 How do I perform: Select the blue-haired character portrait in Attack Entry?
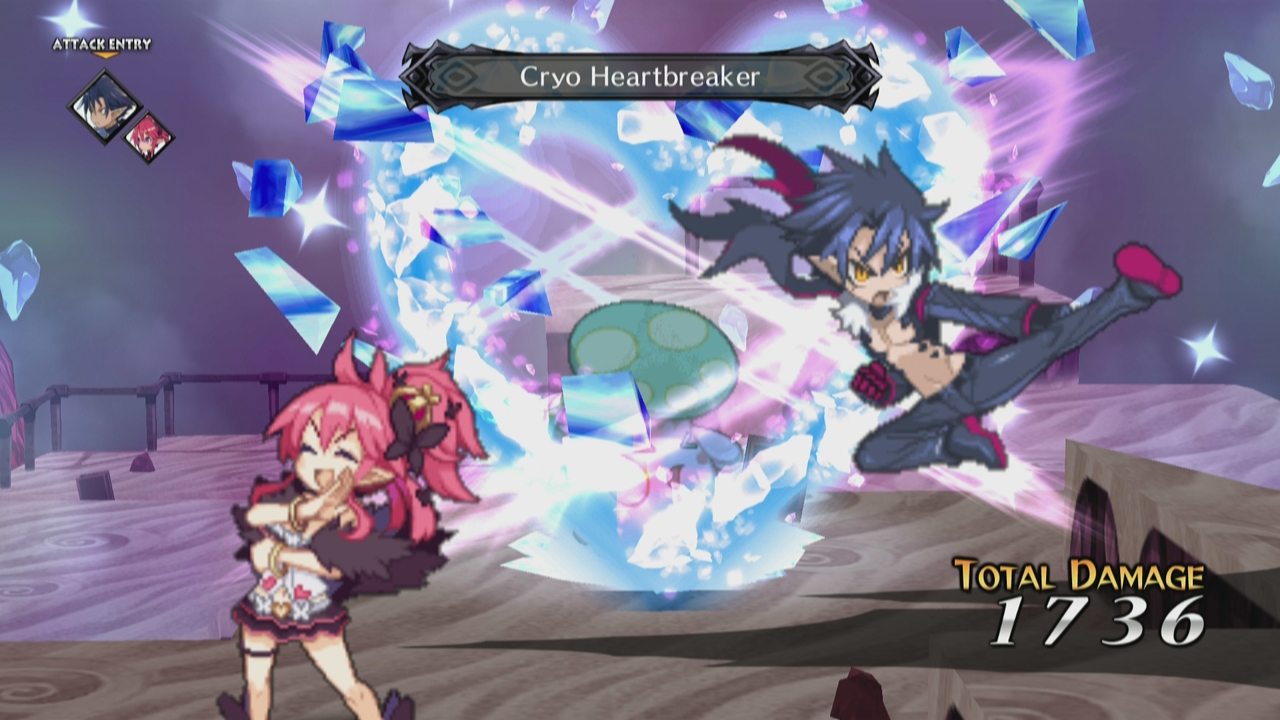tap(103, 106)
